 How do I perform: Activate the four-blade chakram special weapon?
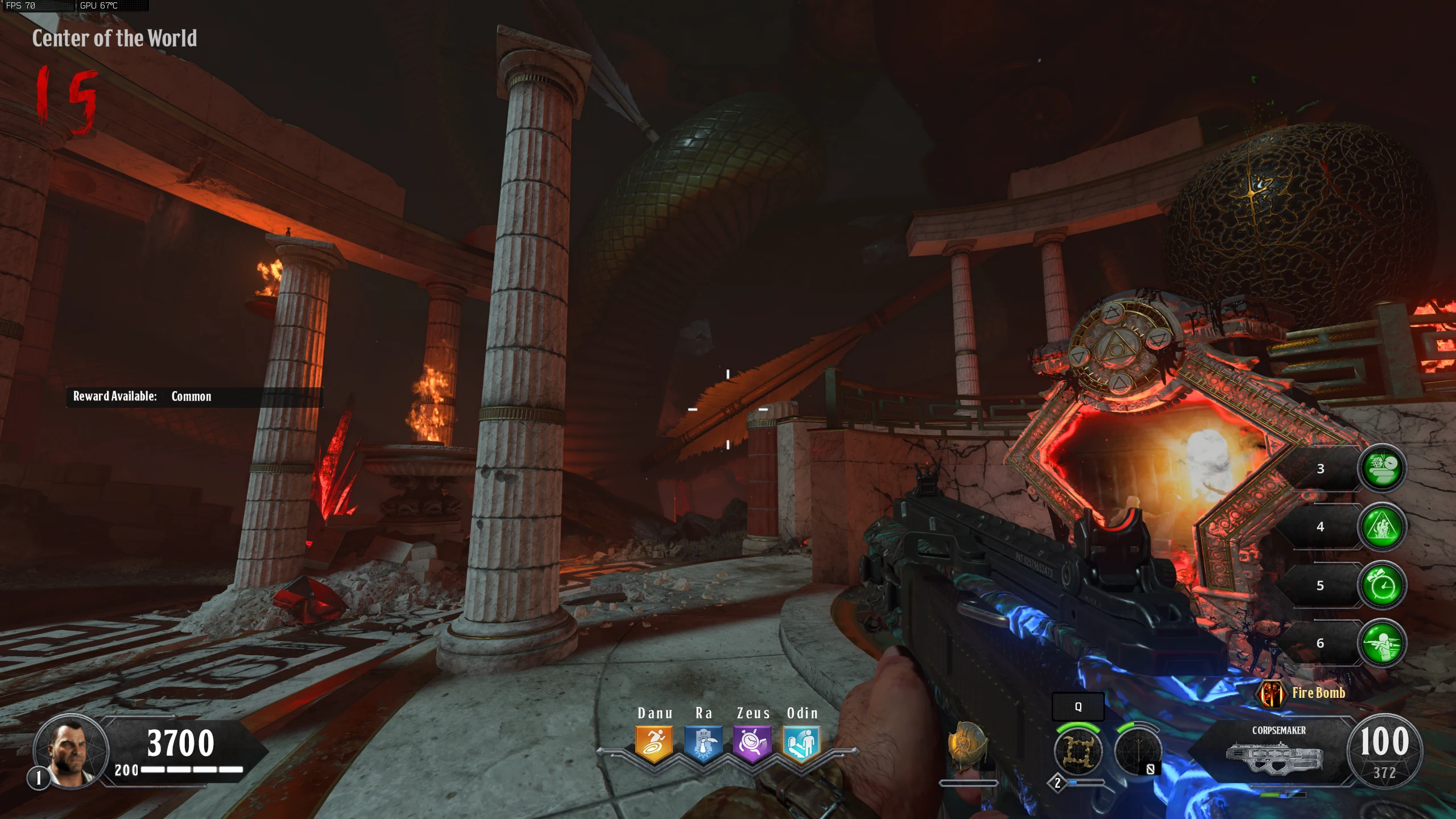(x=1078, y=751)
